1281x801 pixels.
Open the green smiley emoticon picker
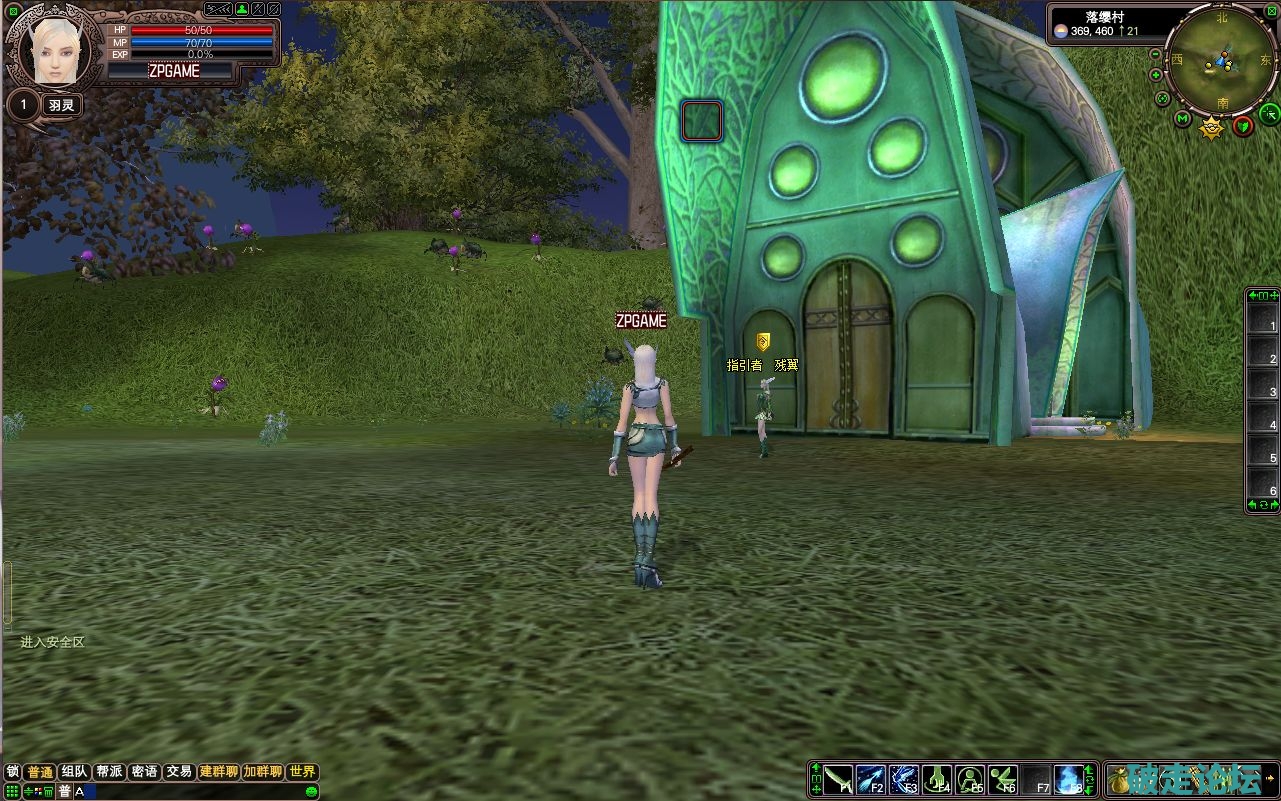click(x=312, y=792)
